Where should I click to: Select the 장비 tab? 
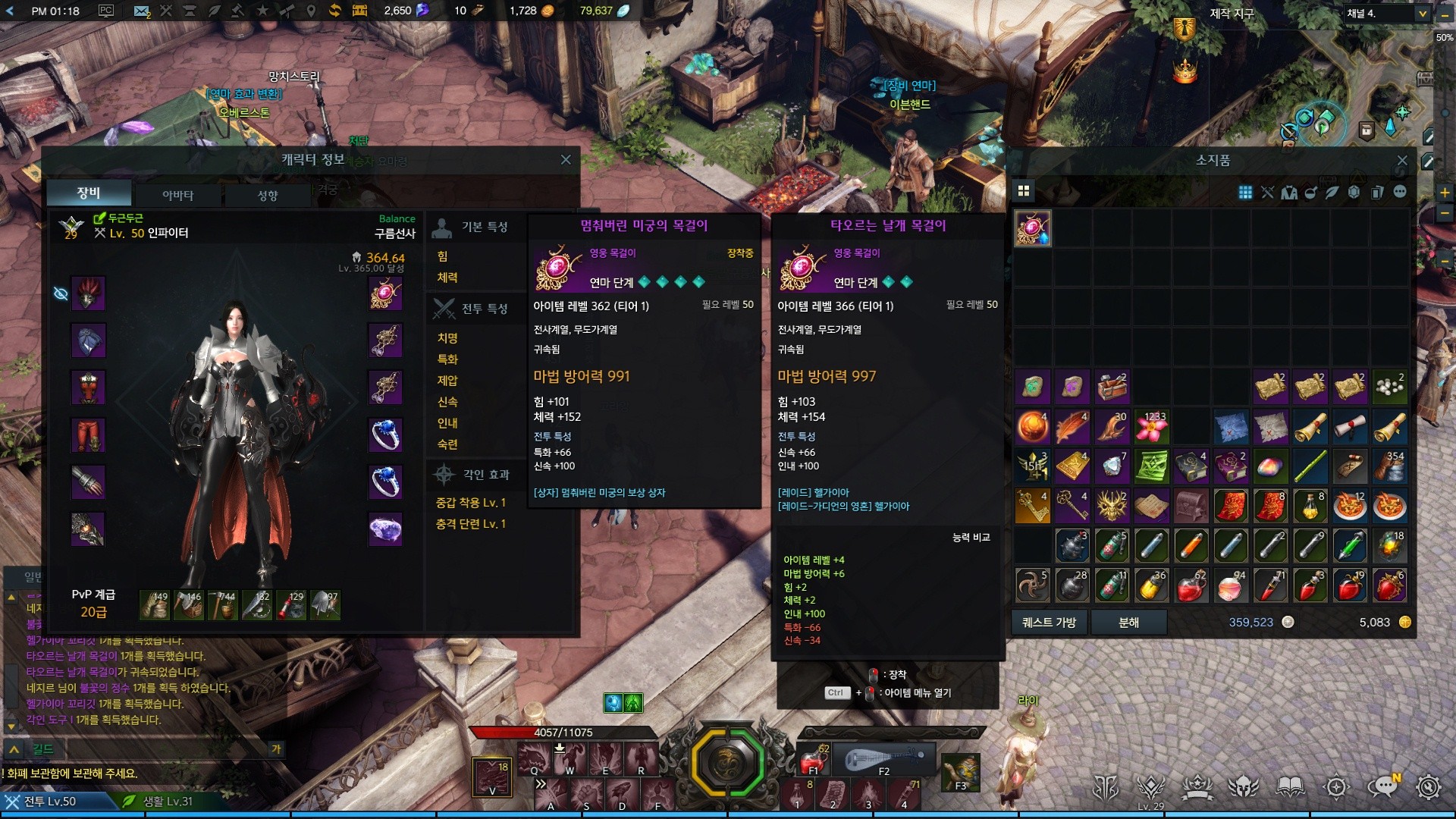89,193
